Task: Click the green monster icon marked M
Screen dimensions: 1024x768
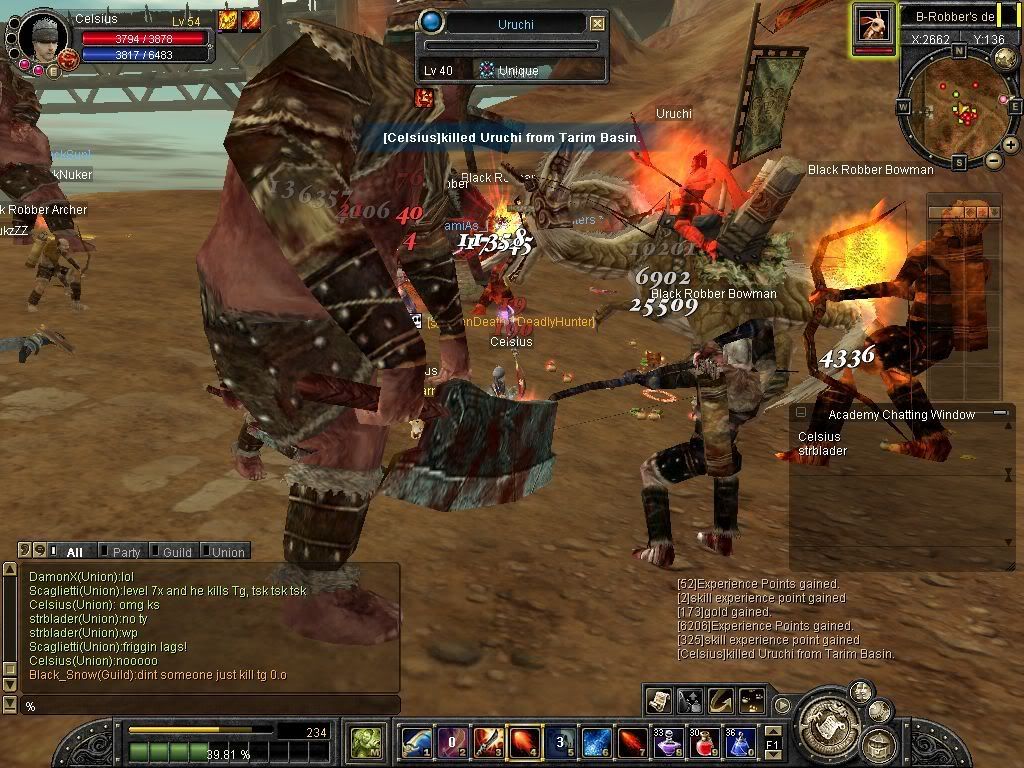Action: 364,743
